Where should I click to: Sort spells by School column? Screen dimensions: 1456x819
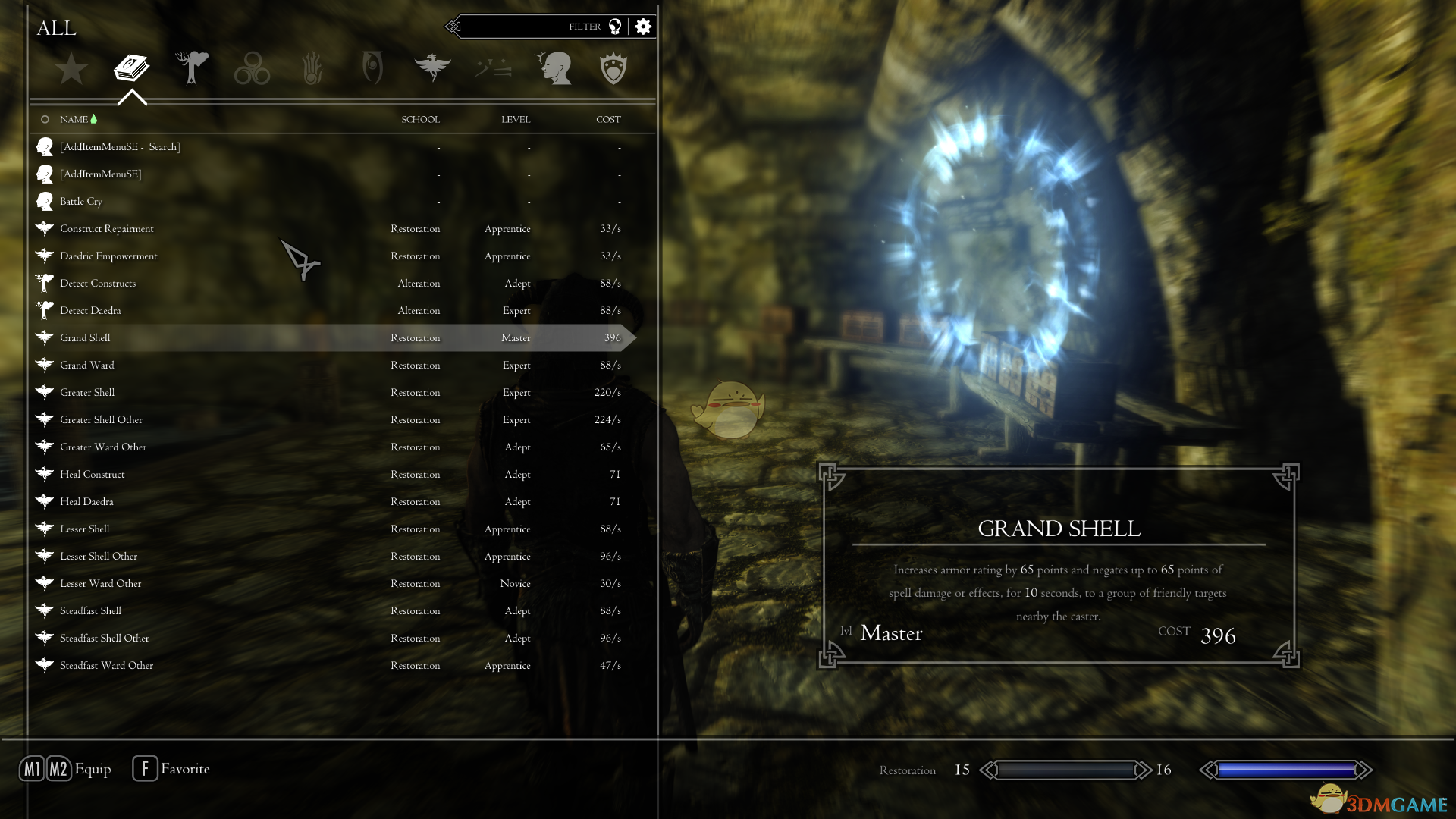pos(420,119)
